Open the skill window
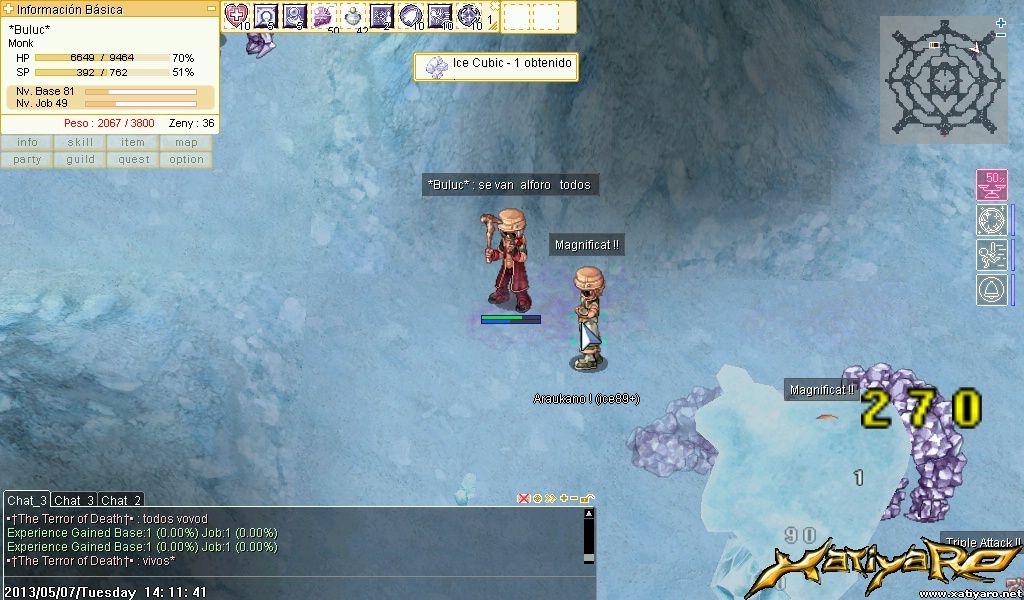Viewport: 1024px width, 600px height. coord(80,142)
